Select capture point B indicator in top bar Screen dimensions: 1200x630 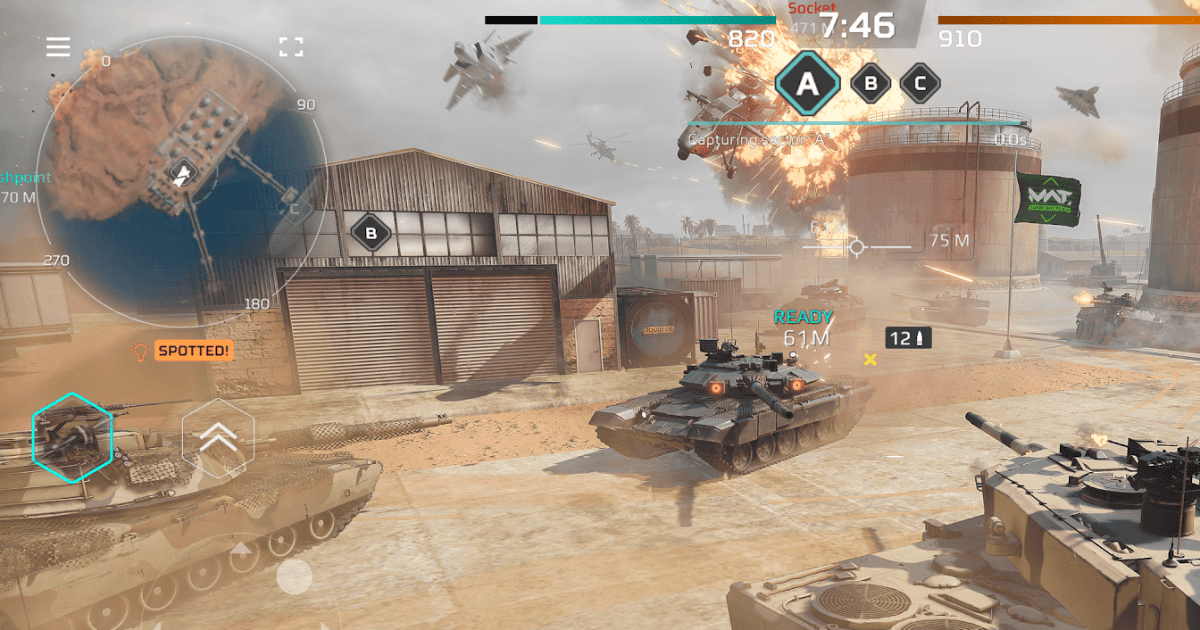click(871, 84)
